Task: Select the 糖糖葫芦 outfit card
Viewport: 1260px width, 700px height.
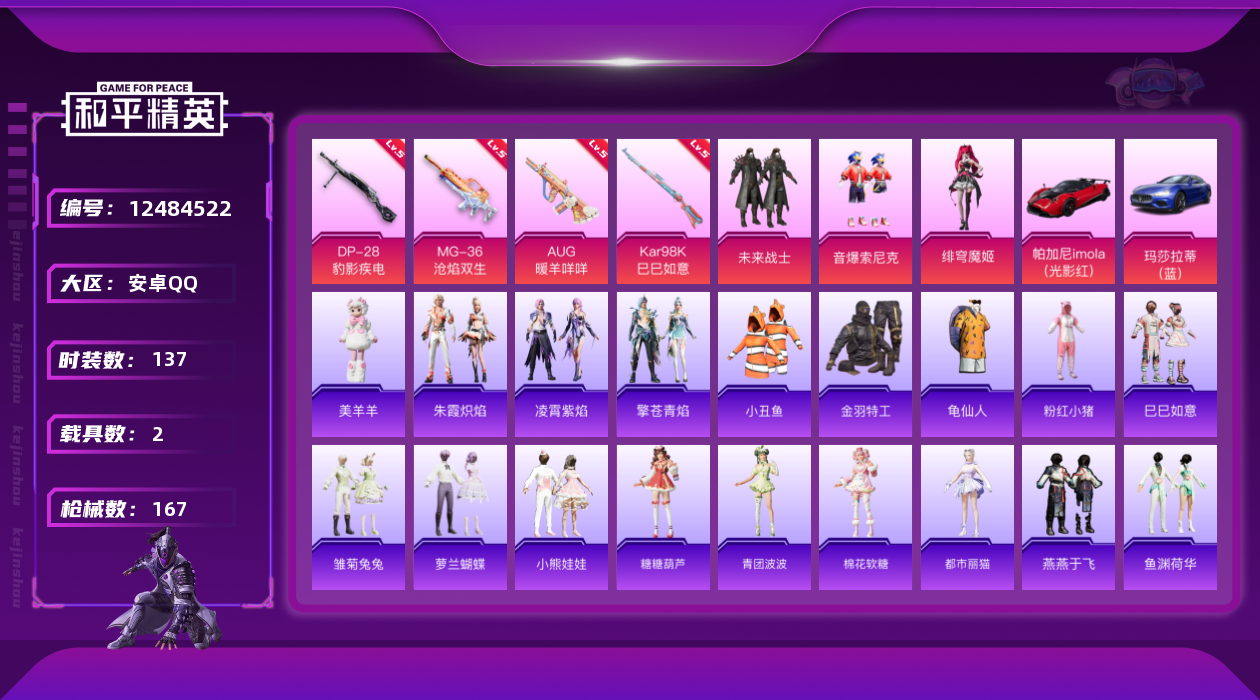Action: pos(663,517)
